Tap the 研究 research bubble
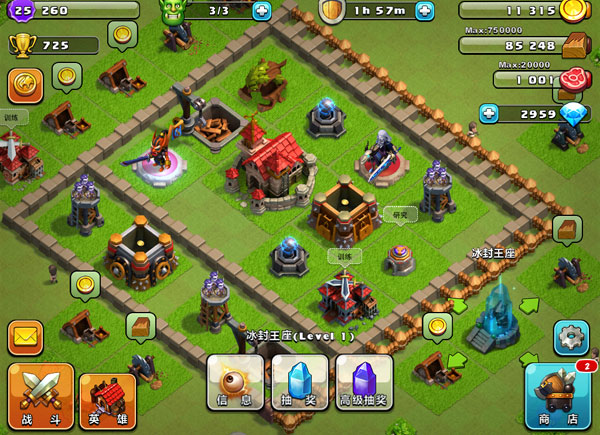Viewport: 600px width, 435px height. [399, 213]
